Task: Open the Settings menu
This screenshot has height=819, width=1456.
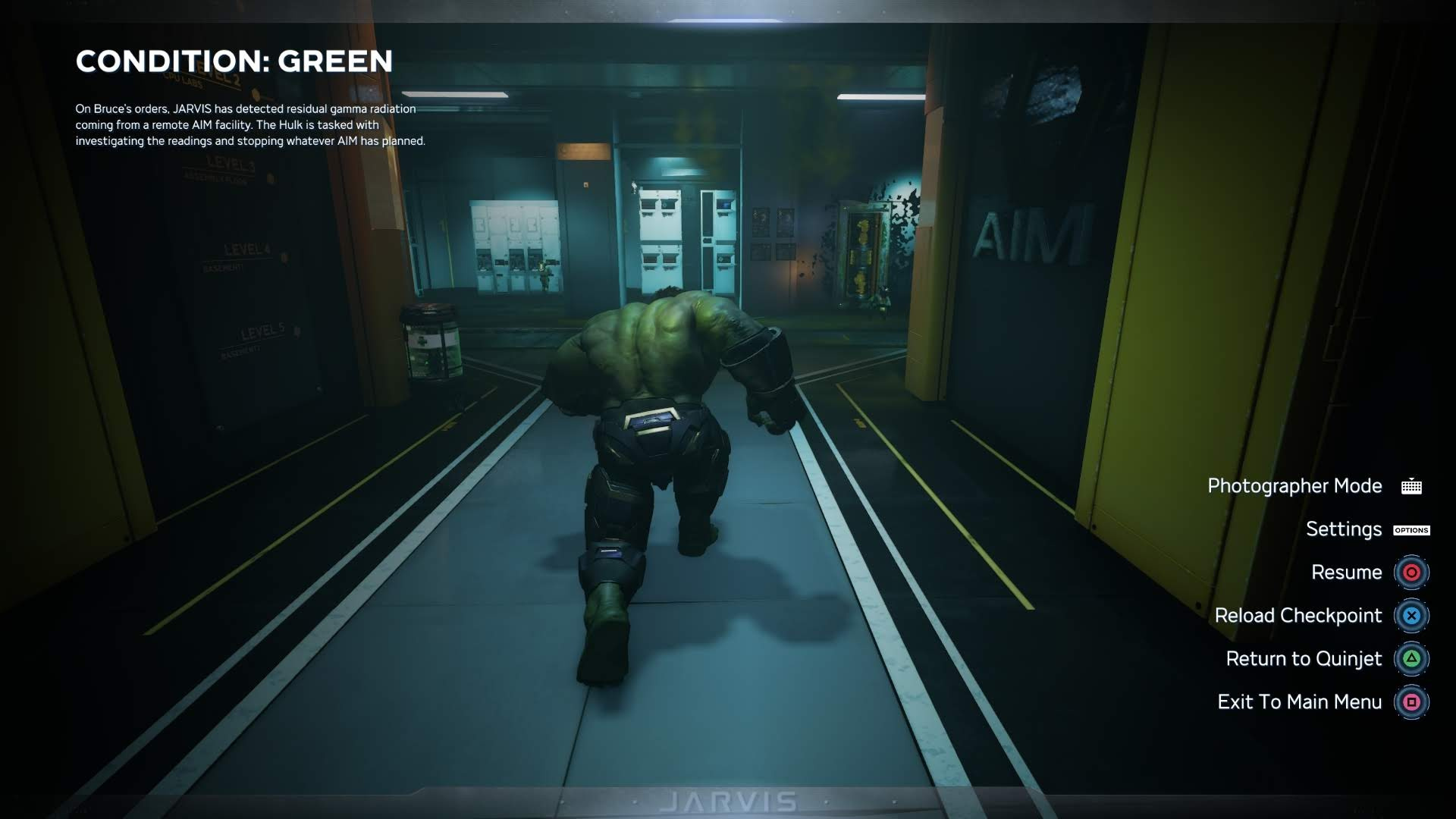Action: click(1344, 529)
